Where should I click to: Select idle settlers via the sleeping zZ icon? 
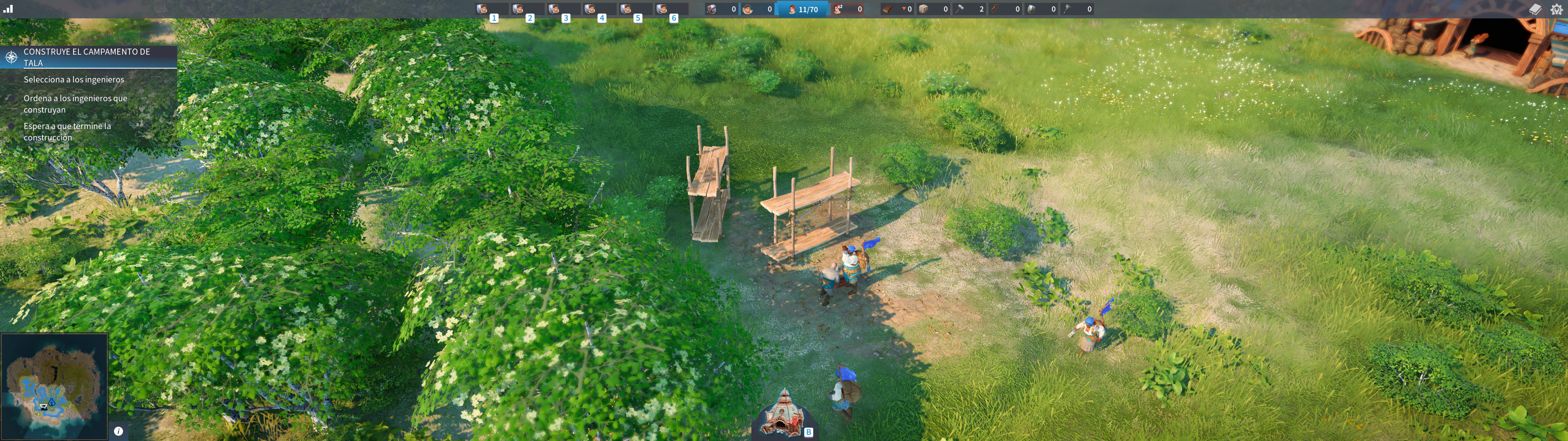tap(848, 9)
